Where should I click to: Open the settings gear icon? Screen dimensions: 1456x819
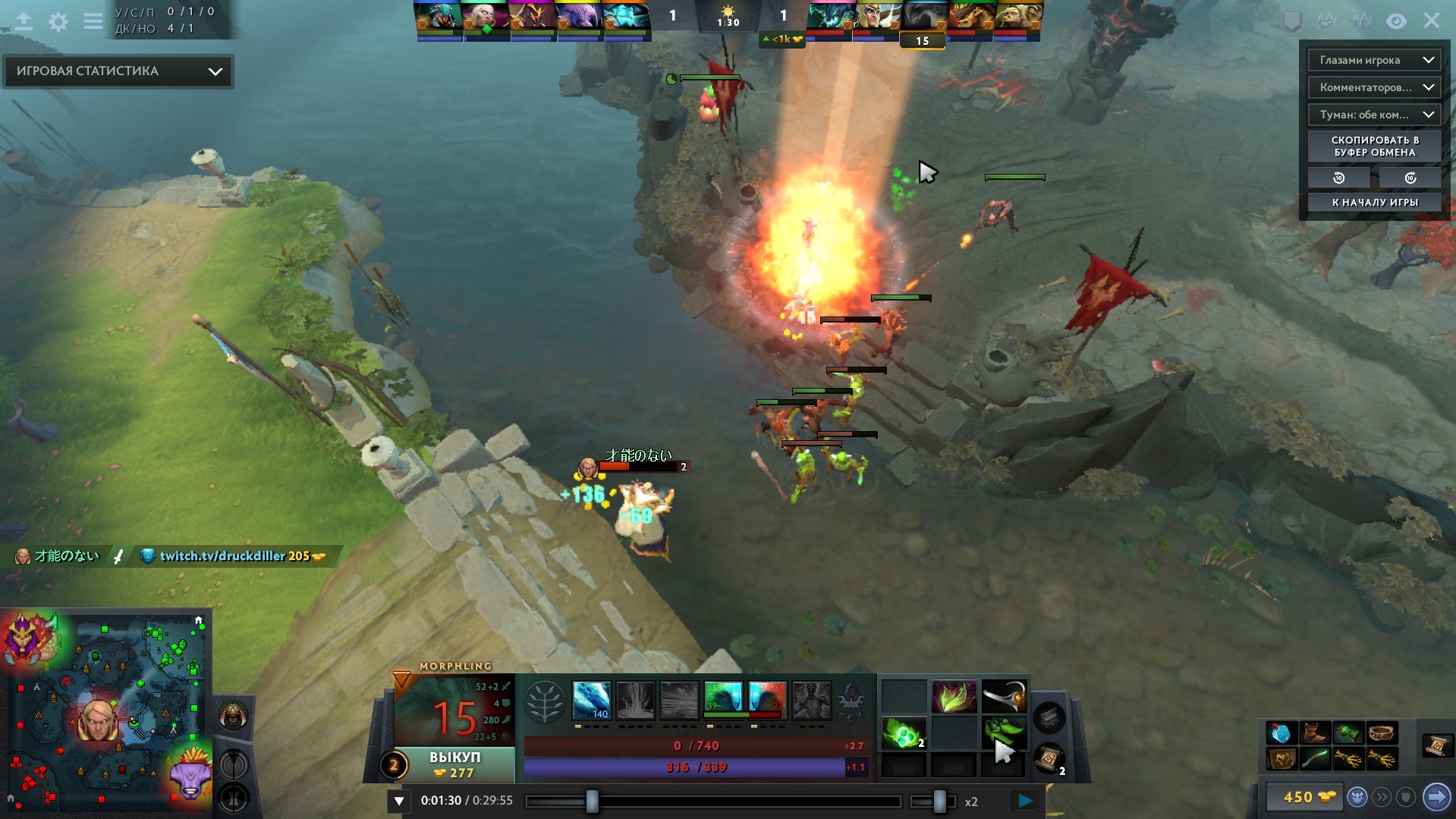(58, 21)
